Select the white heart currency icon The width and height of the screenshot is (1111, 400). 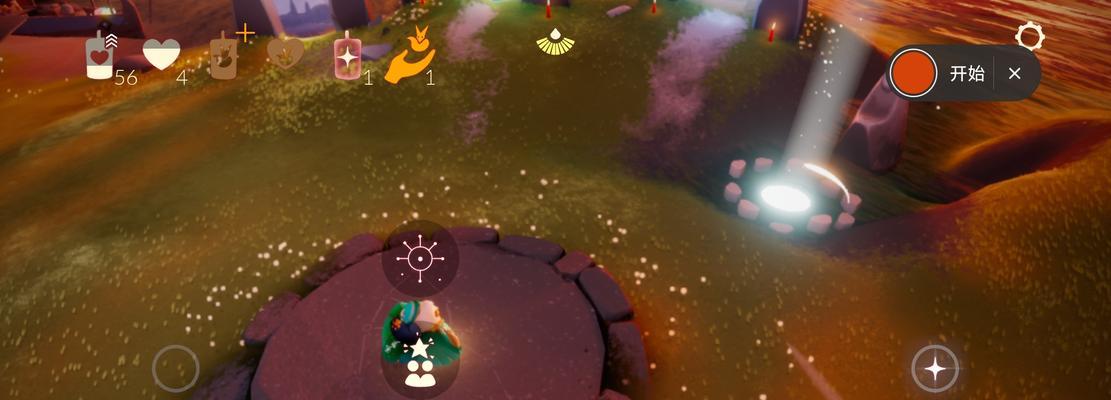coord(161,54)
